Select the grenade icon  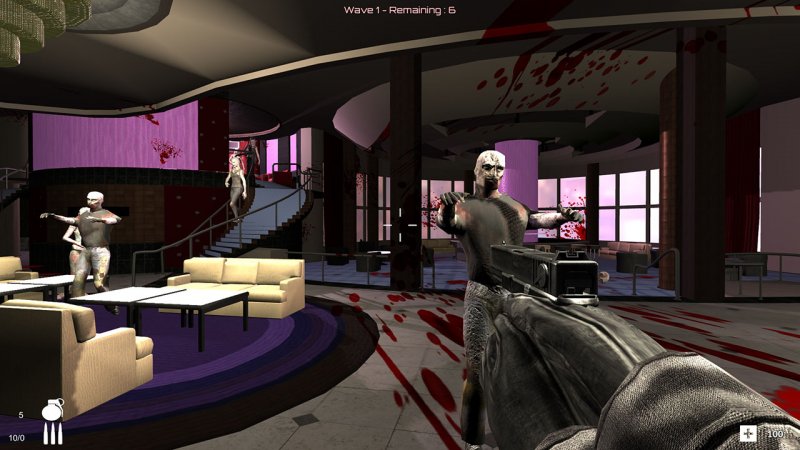pos(52,410)
